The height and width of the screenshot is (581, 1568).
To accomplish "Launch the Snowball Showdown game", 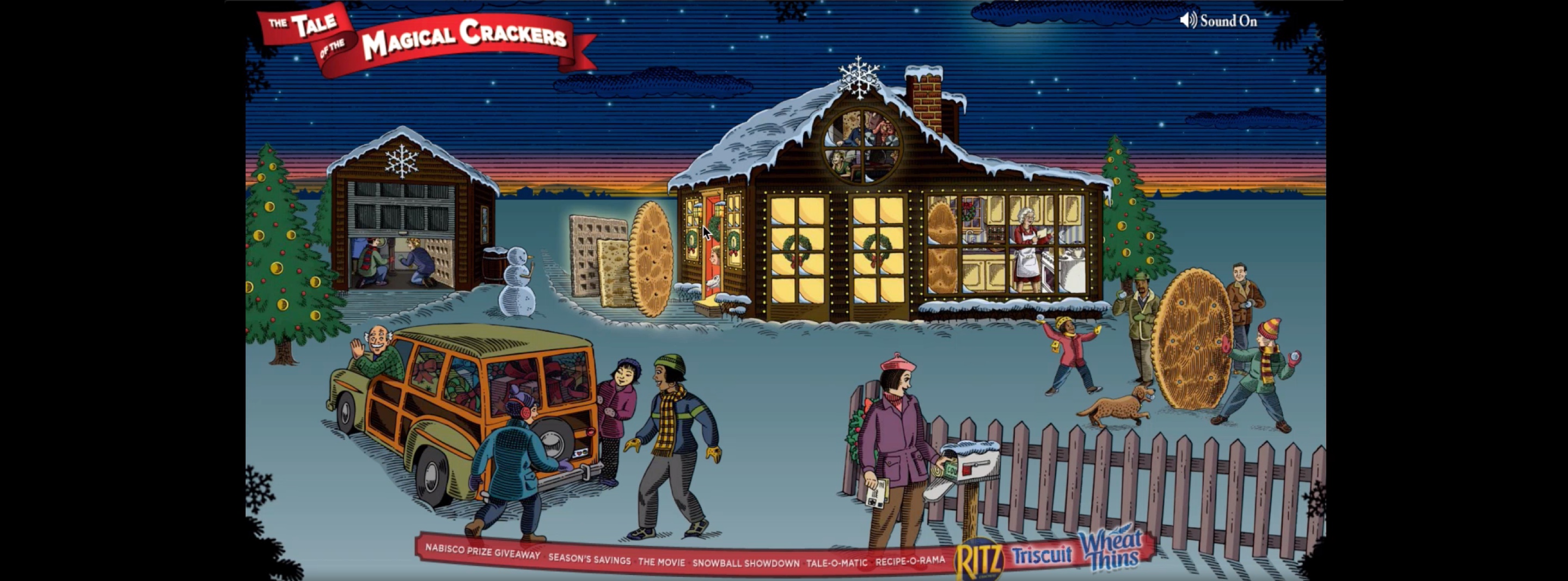I will tap(746, 564).
